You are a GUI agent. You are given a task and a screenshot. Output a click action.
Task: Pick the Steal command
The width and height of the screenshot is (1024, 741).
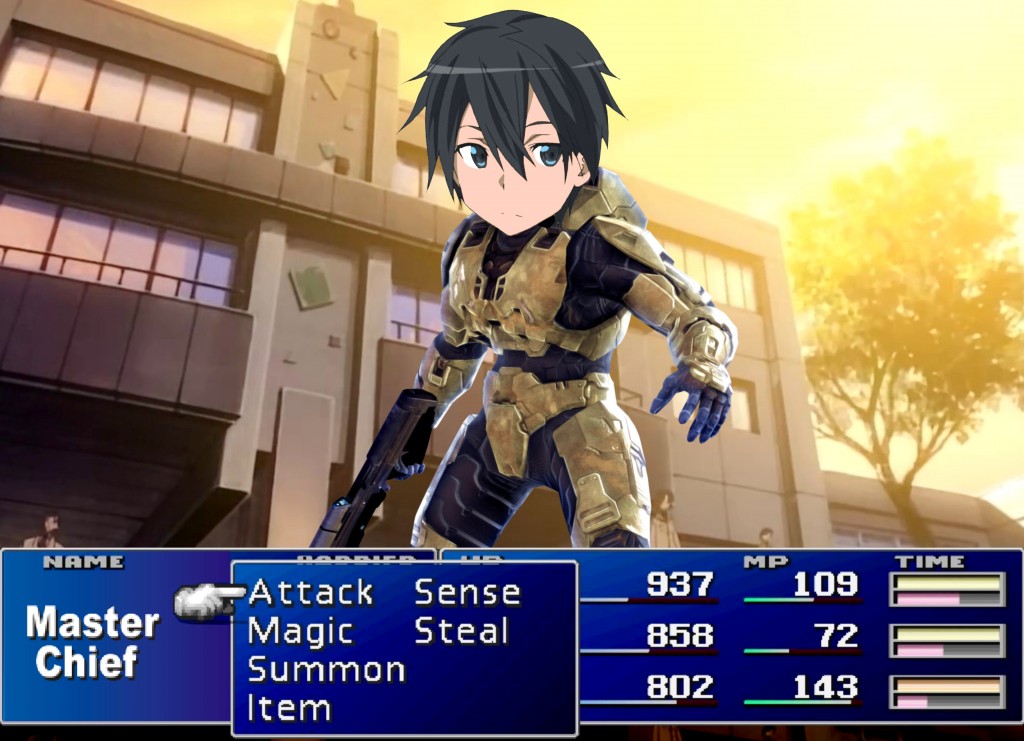[x=461, y=632]
